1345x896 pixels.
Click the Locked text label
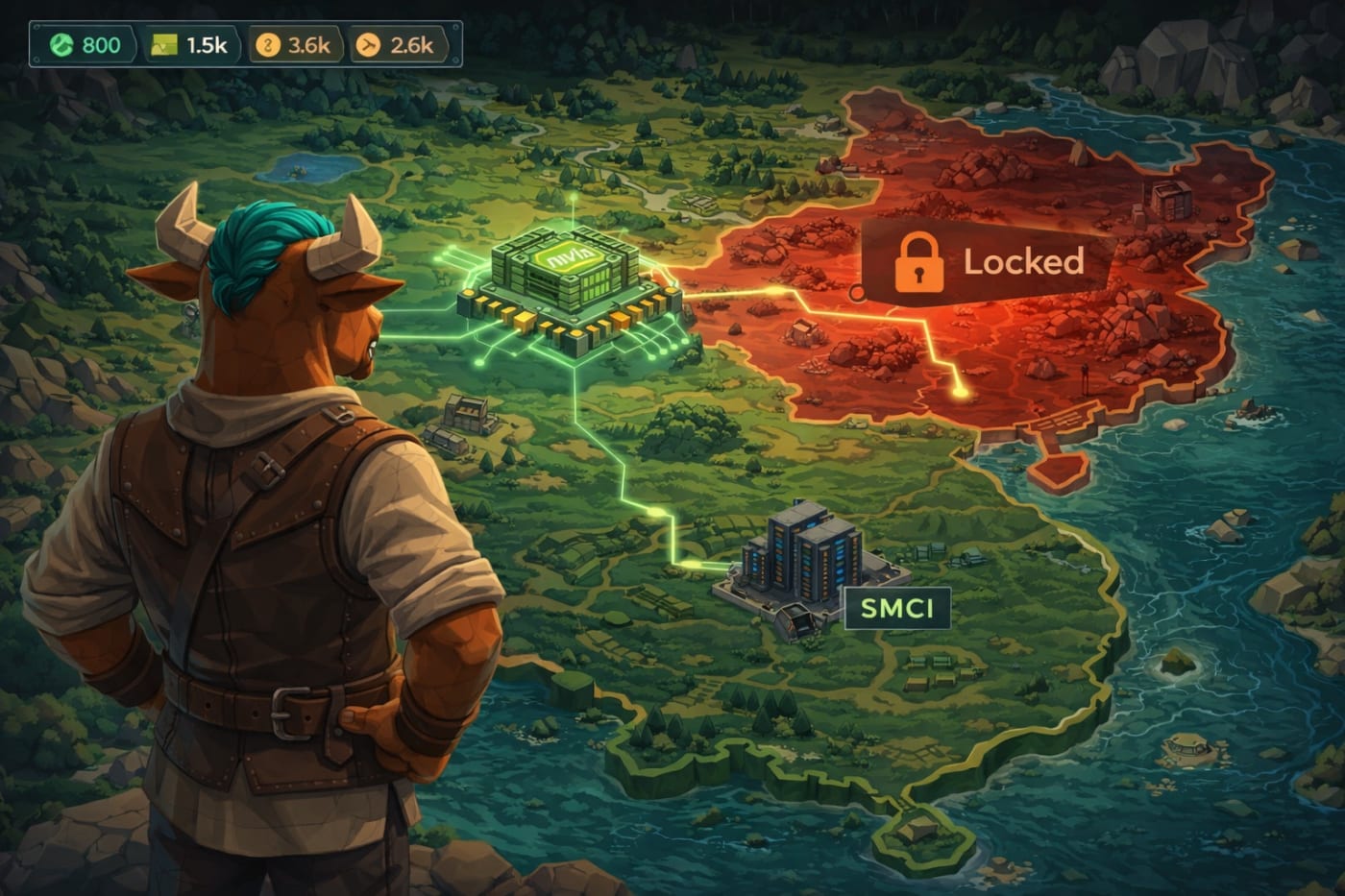click(1023, 259)
